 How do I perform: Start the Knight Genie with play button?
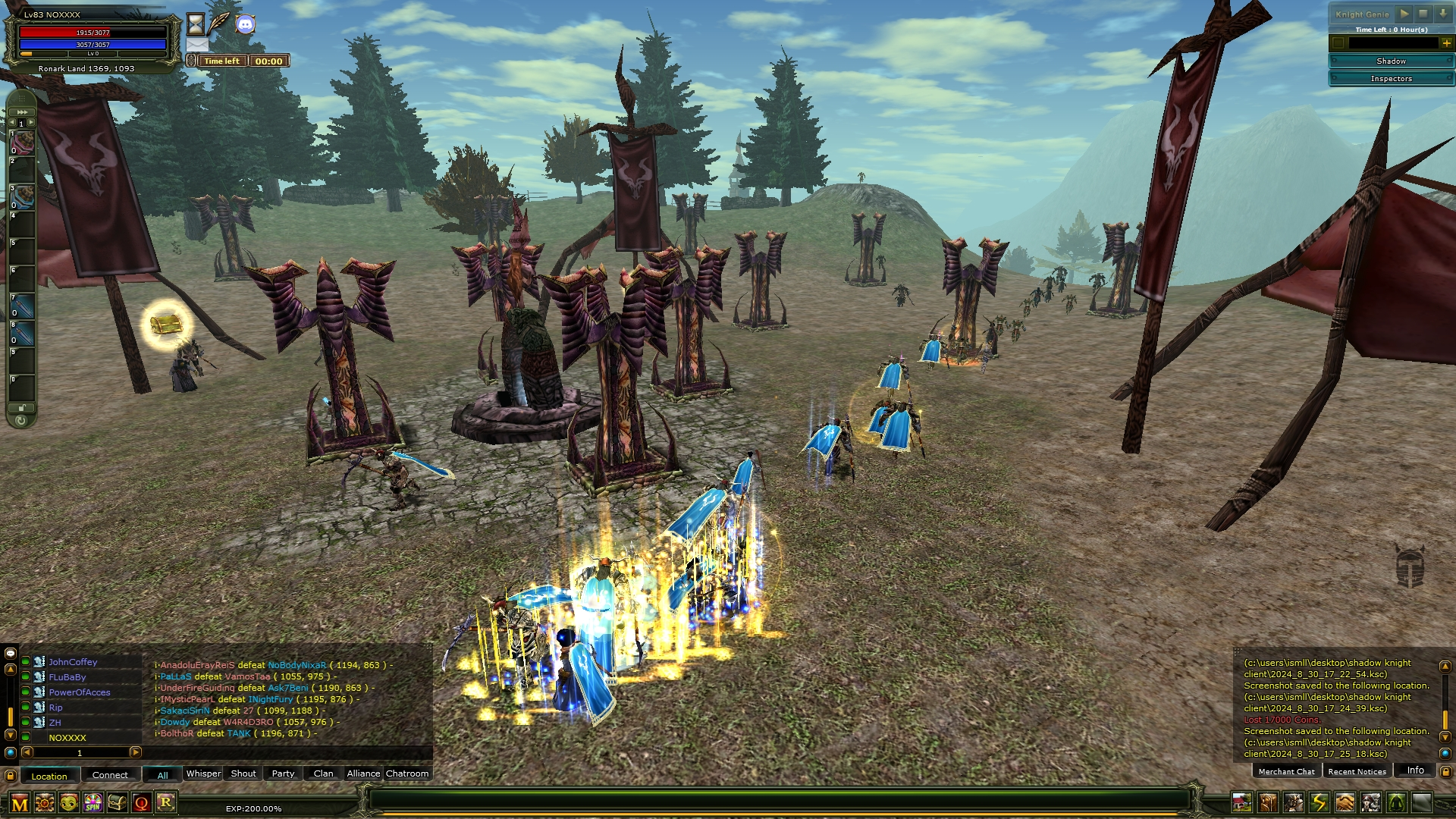click(x=1404, y=14)
